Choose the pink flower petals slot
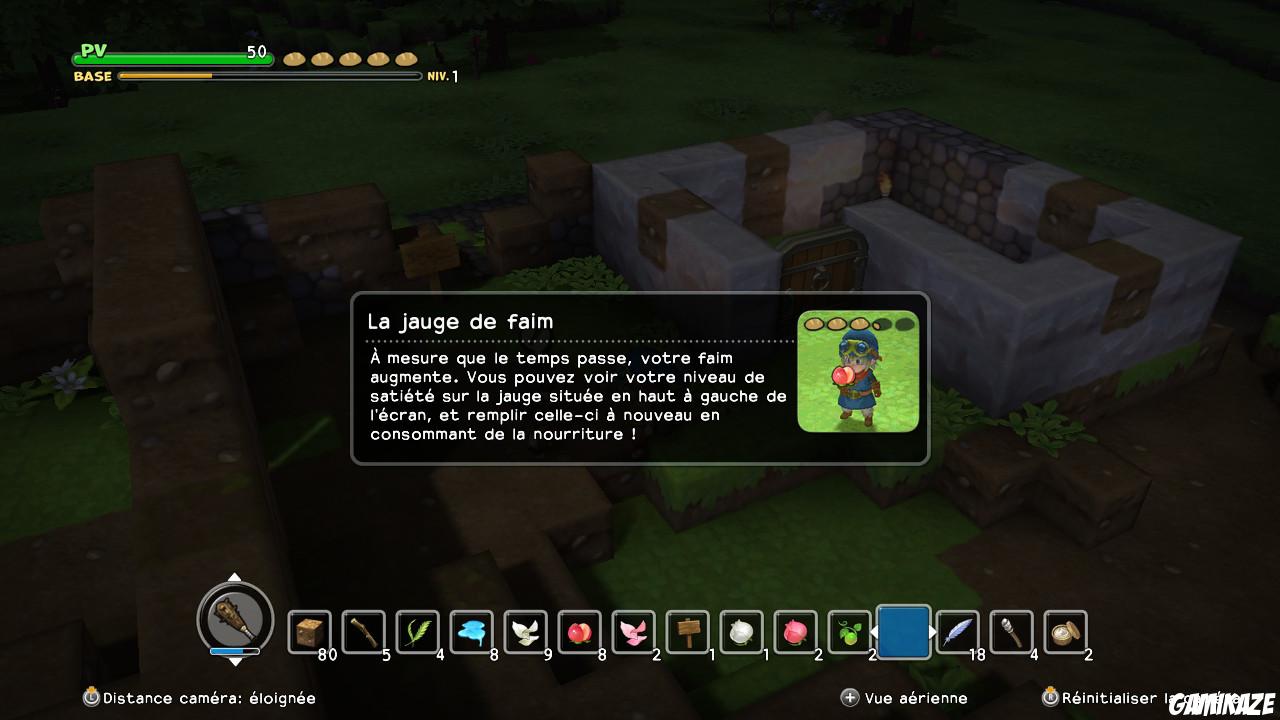1280x720 pixels. [632, 632]
